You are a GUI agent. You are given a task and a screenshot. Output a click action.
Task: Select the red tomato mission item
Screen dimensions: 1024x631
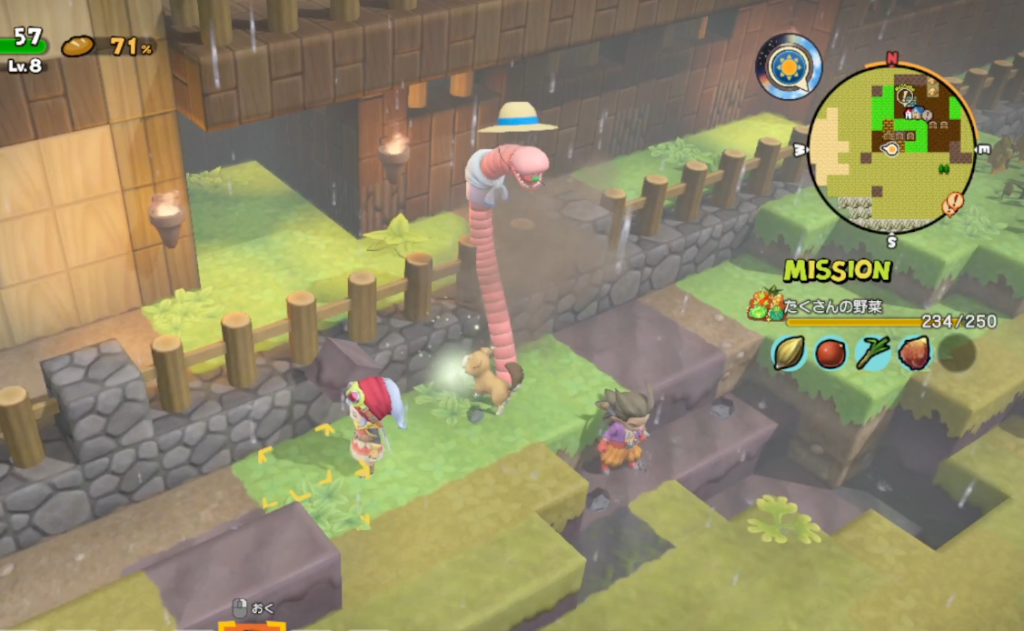pyautogui.click(x=830, y=352)
